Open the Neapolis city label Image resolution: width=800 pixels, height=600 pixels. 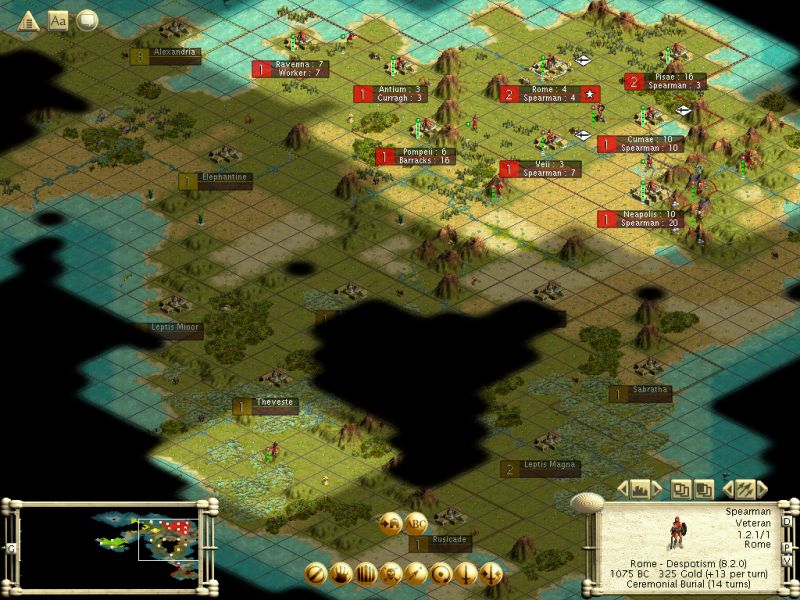pyautogui.click(x=642, y=218)
